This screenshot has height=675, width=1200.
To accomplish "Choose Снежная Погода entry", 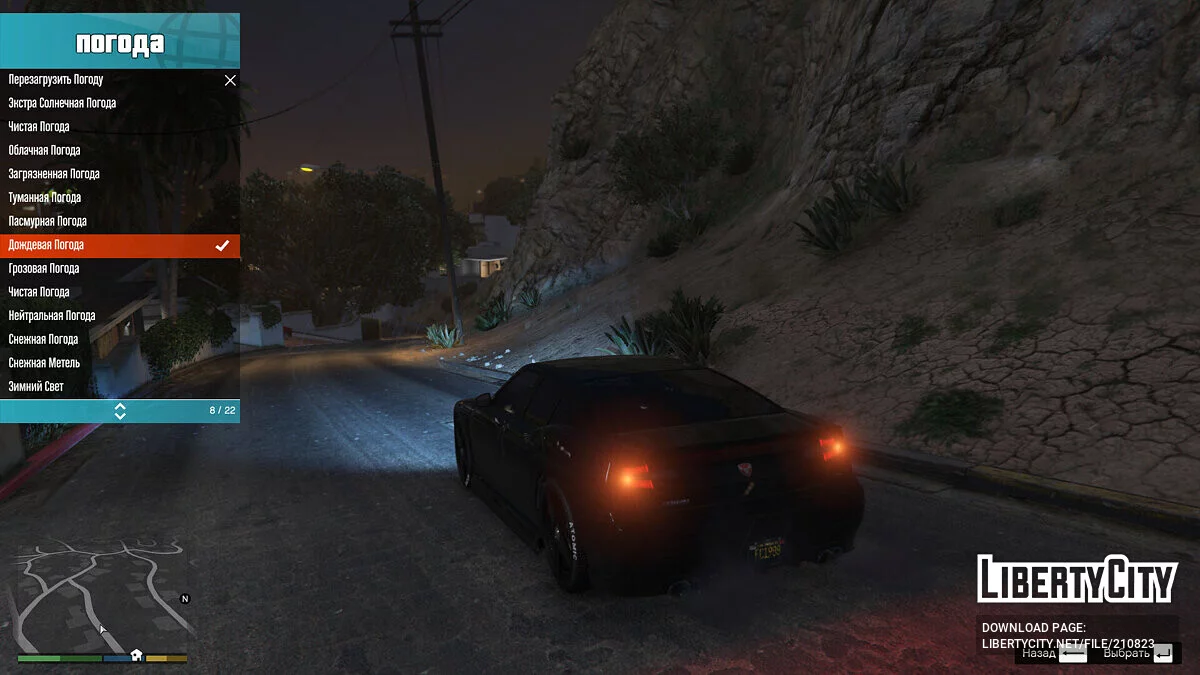I will (x=44, y=339).
